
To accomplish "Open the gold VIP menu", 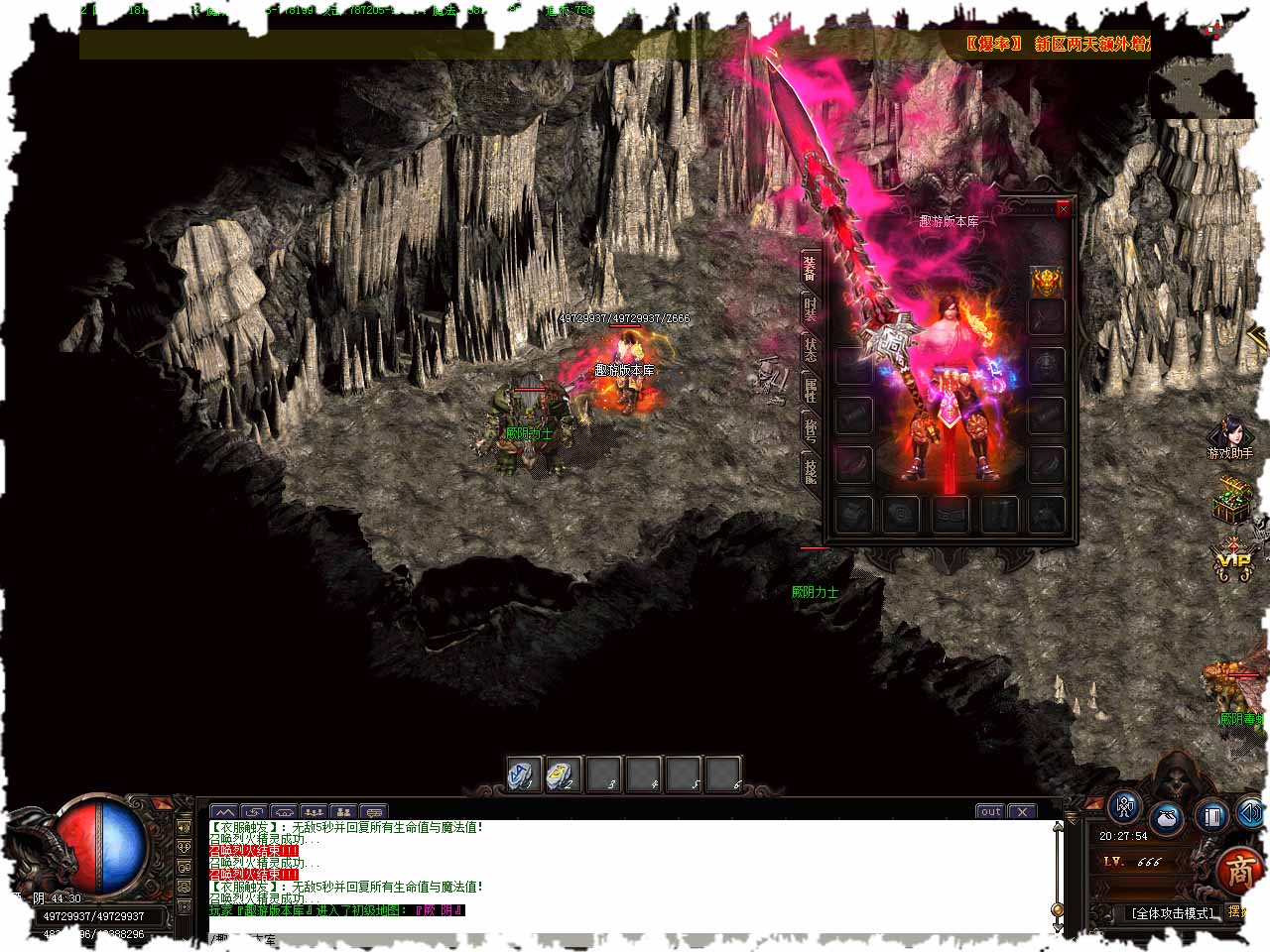I will pyautogui.click(x=1233, y=561).
